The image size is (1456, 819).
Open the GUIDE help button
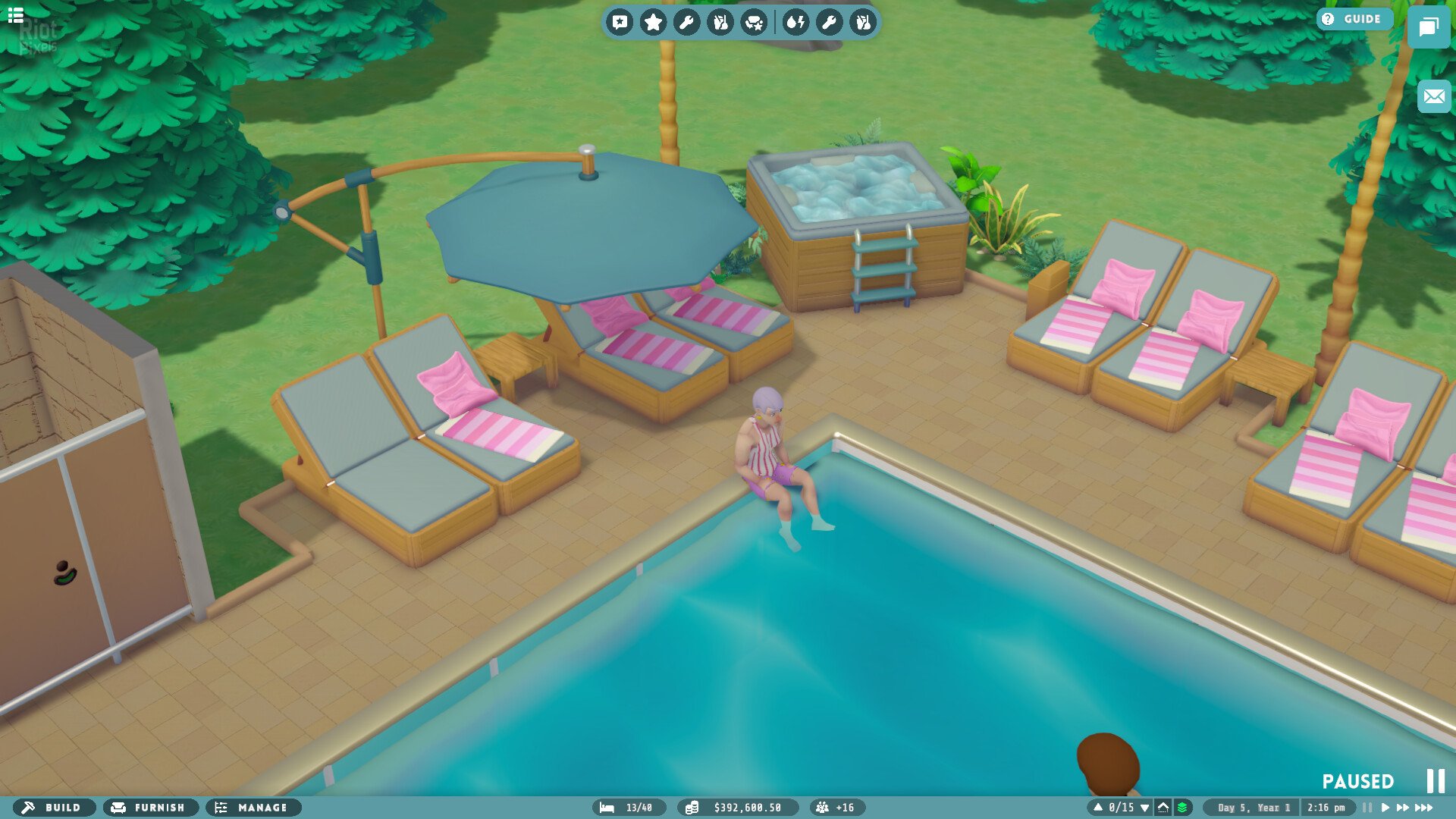(1354, 19)
